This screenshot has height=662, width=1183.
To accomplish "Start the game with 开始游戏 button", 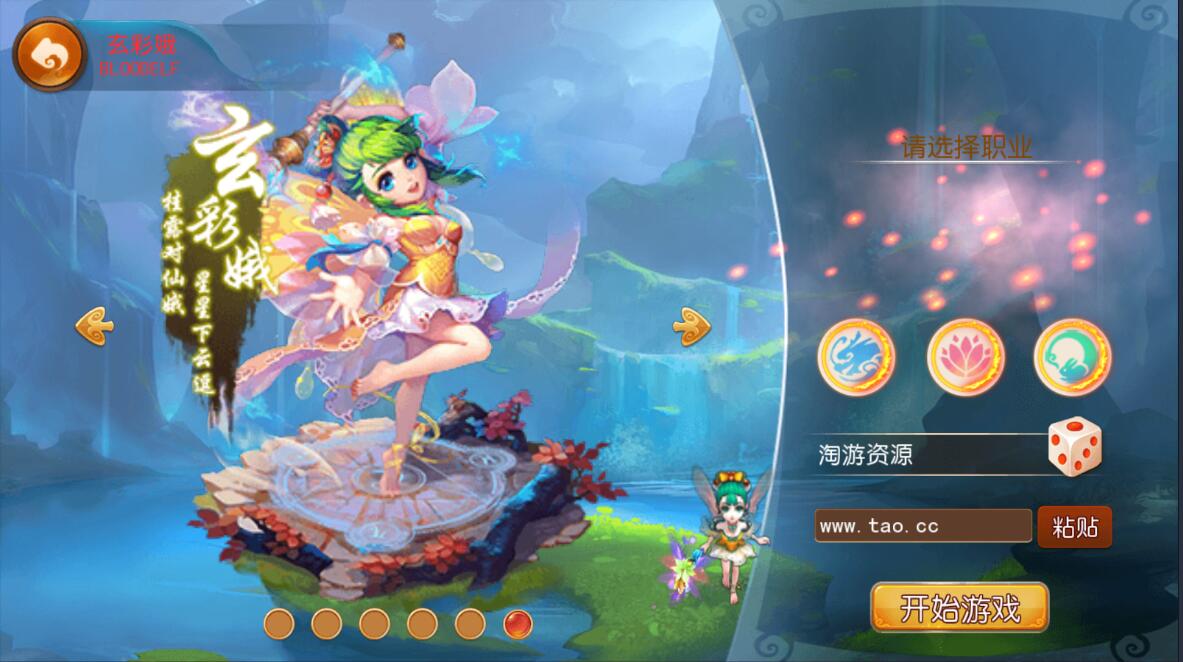I will pos(959,607).
